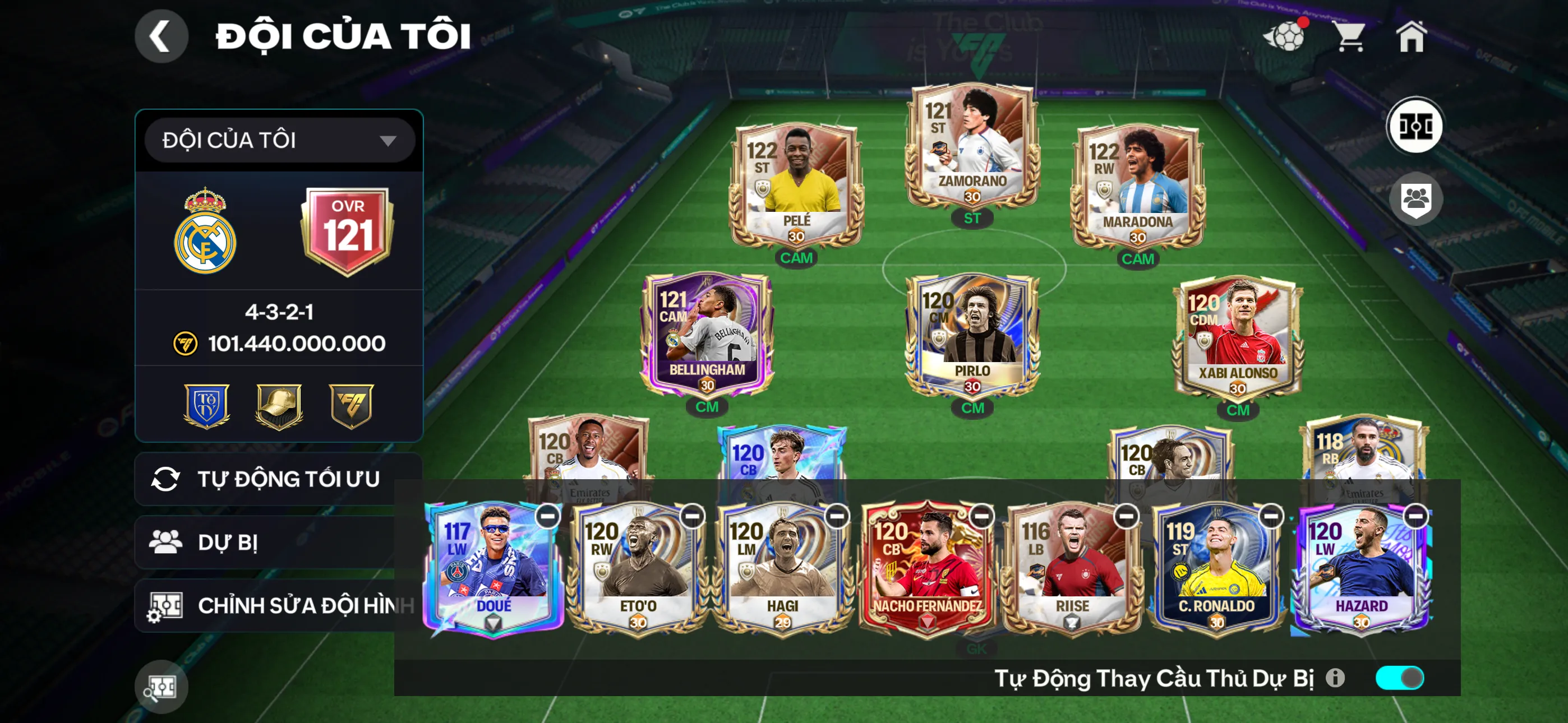Remove Doué using his minus button

pos(548,516)
